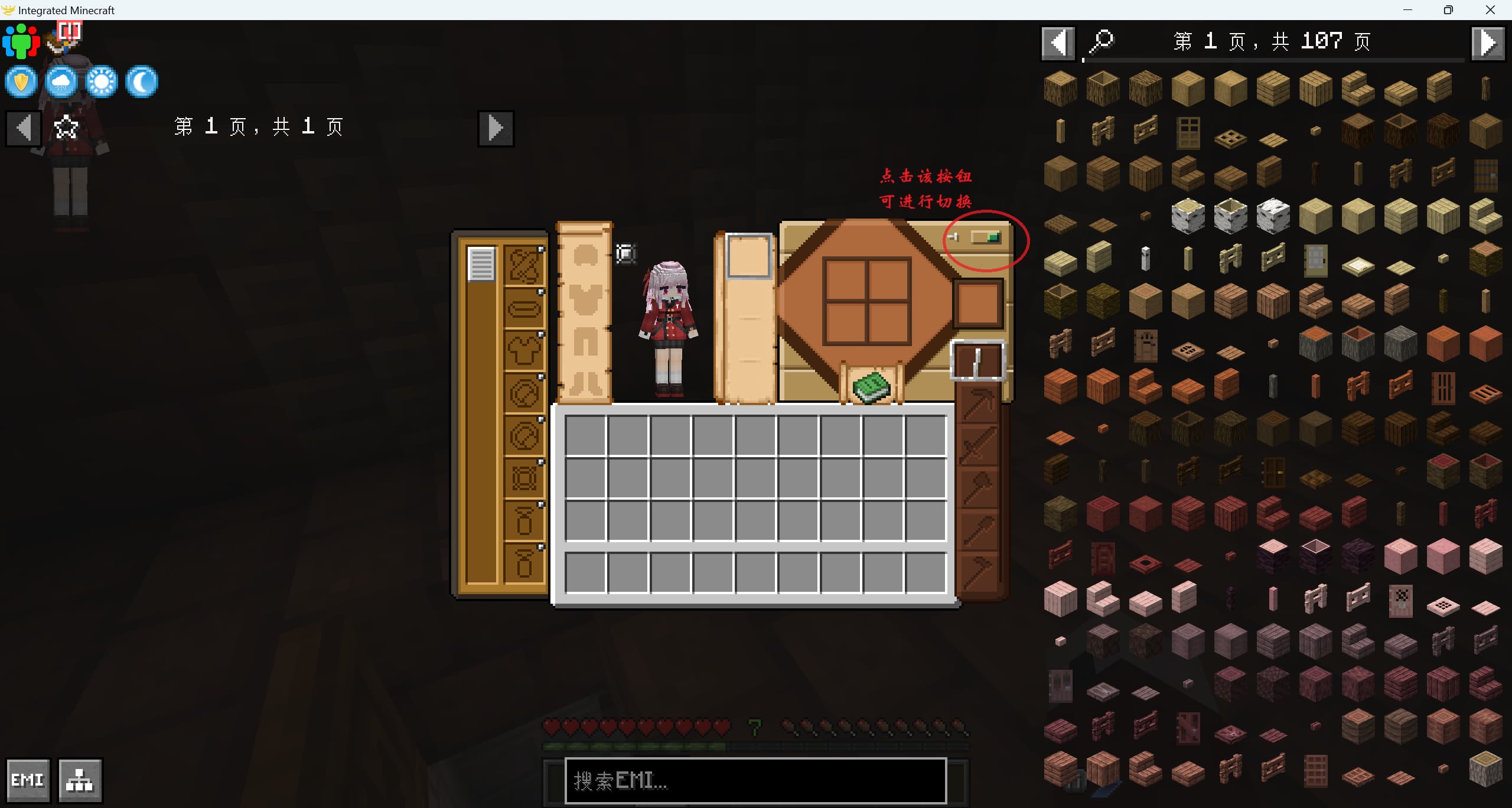Open the quest book with alert badge
The height and width of the screenshot is (808, 1512).
(x=66, y=37)
